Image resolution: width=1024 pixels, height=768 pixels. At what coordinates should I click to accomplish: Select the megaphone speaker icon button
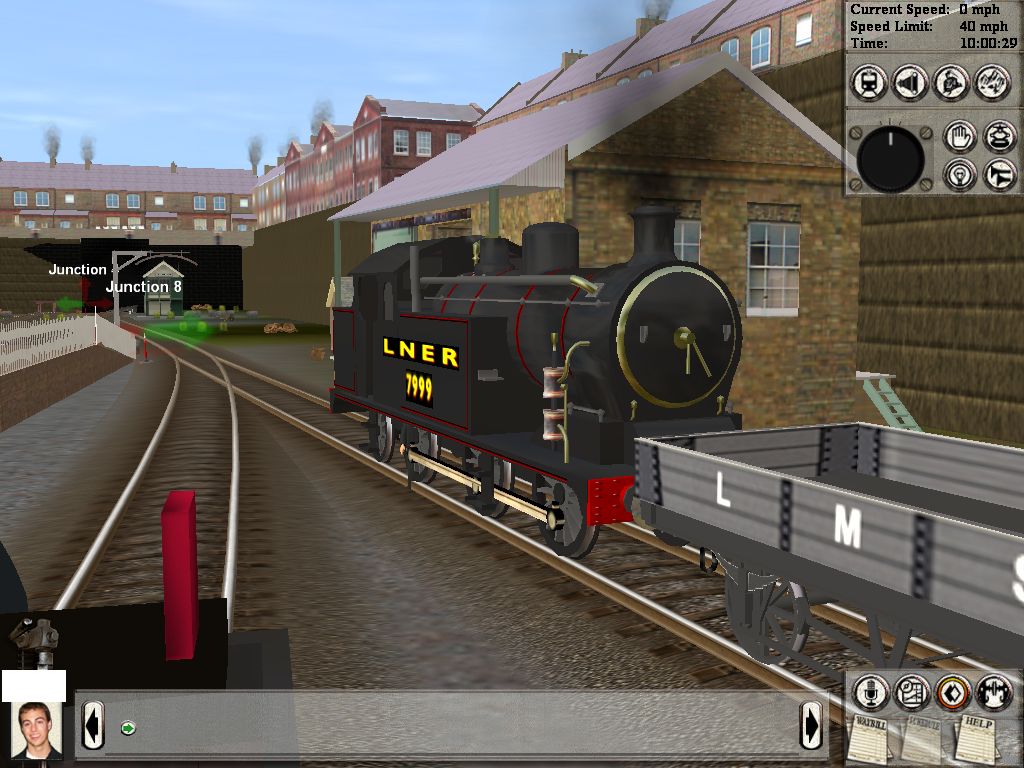[x=910, y=83]
